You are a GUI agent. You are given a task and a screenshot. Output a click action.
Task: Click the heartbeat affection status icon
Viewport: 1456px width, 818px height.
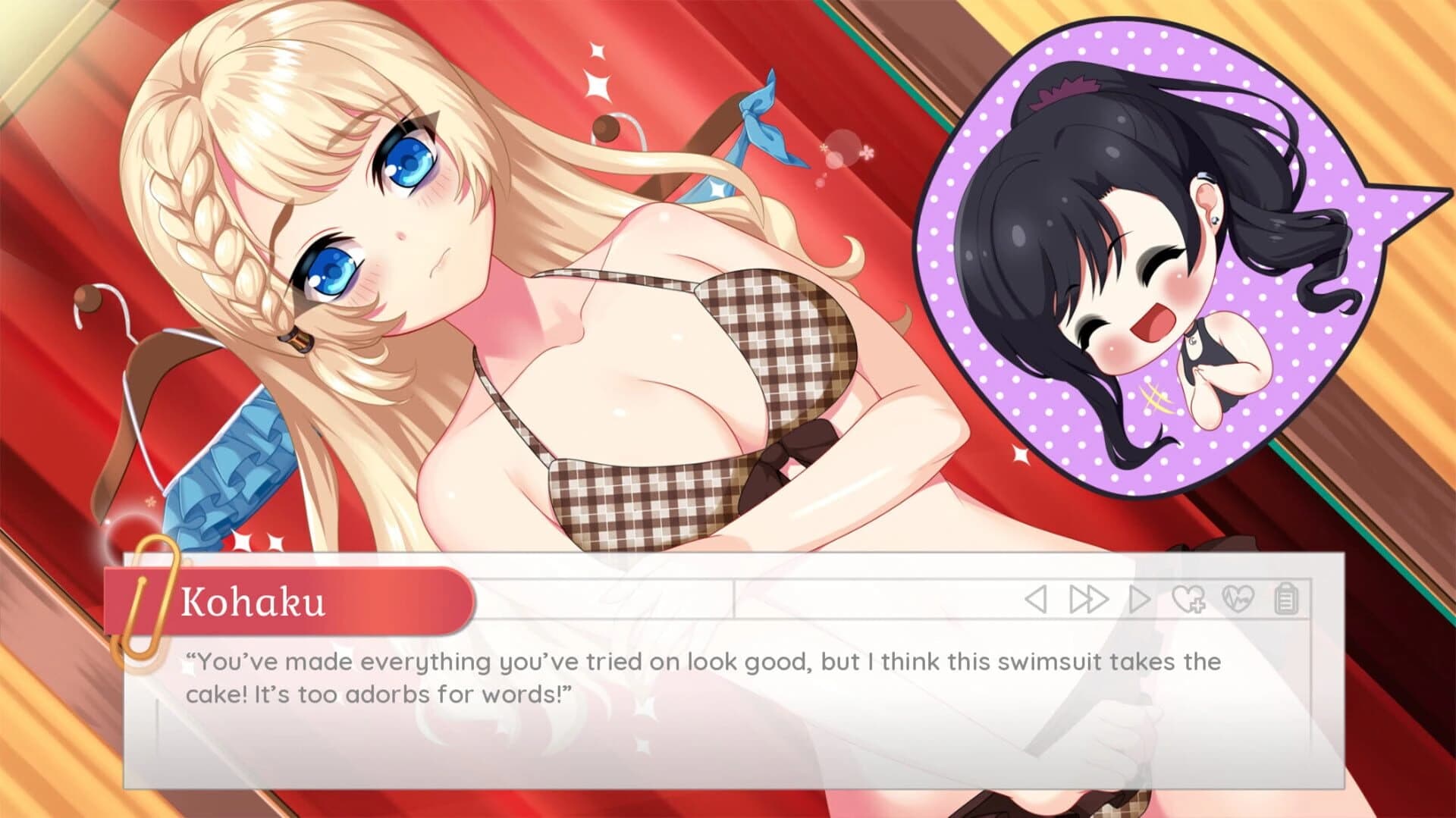click(x=1238, y=598)
